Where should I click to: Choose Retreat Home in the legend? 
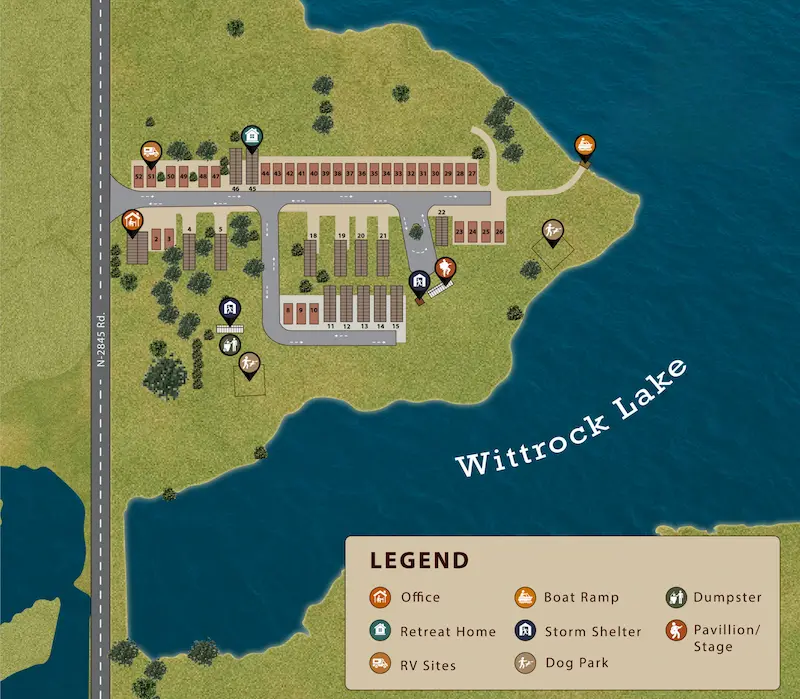(433, 632)
